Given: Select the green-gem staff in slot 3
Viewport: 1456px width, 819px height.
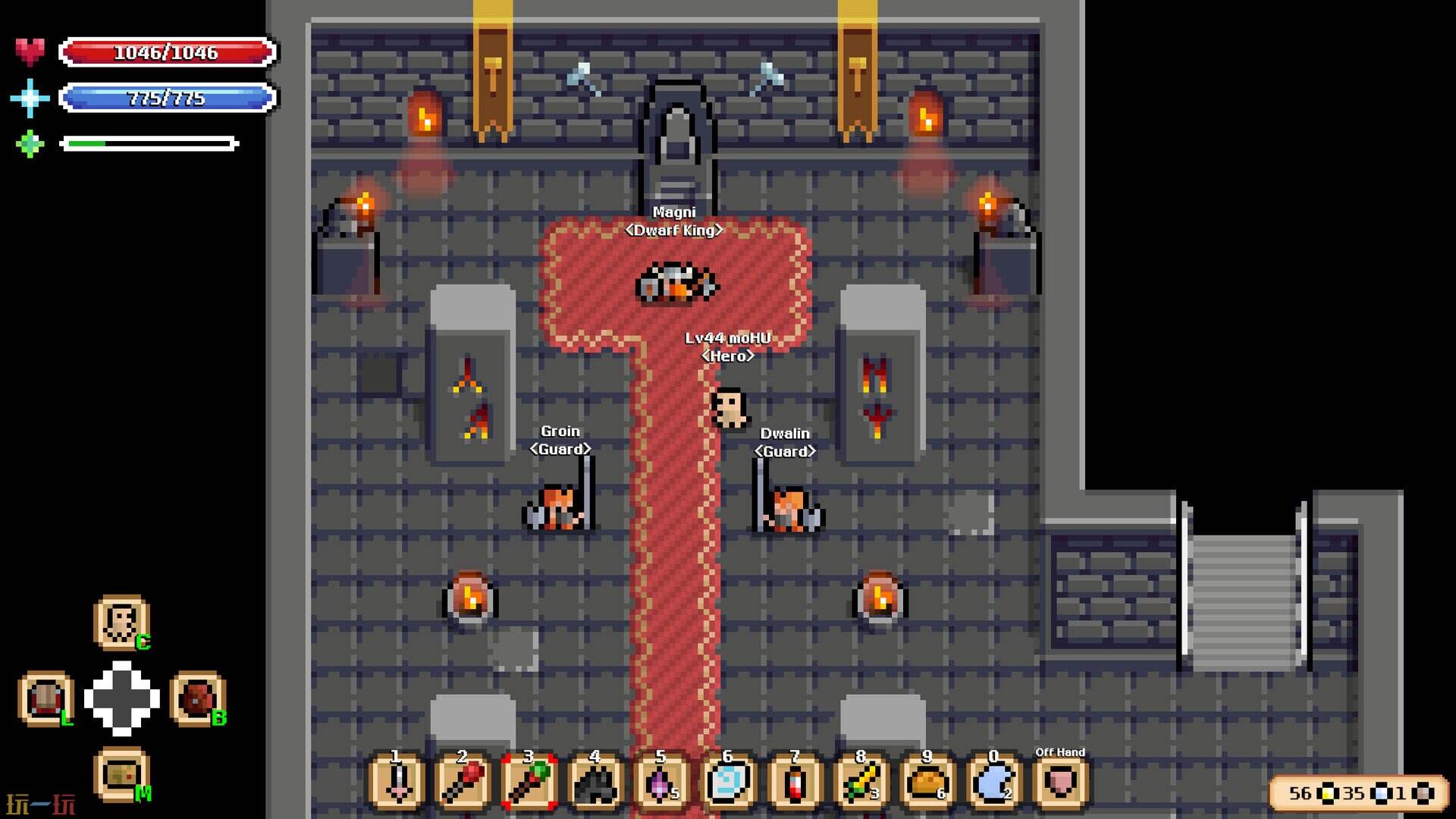Looking at the screenshot, I should [x=529, y=782].
